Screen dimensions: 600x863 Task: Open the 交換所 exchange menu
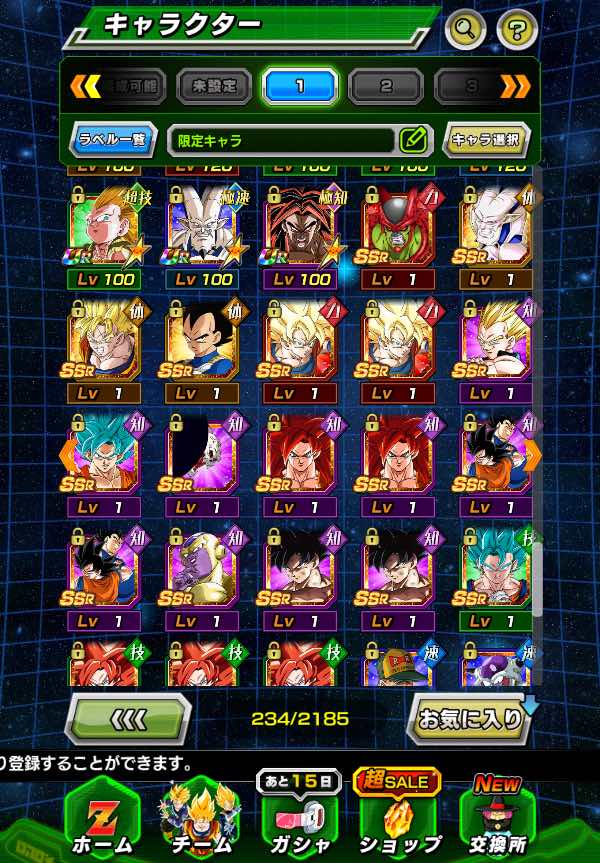498,816
